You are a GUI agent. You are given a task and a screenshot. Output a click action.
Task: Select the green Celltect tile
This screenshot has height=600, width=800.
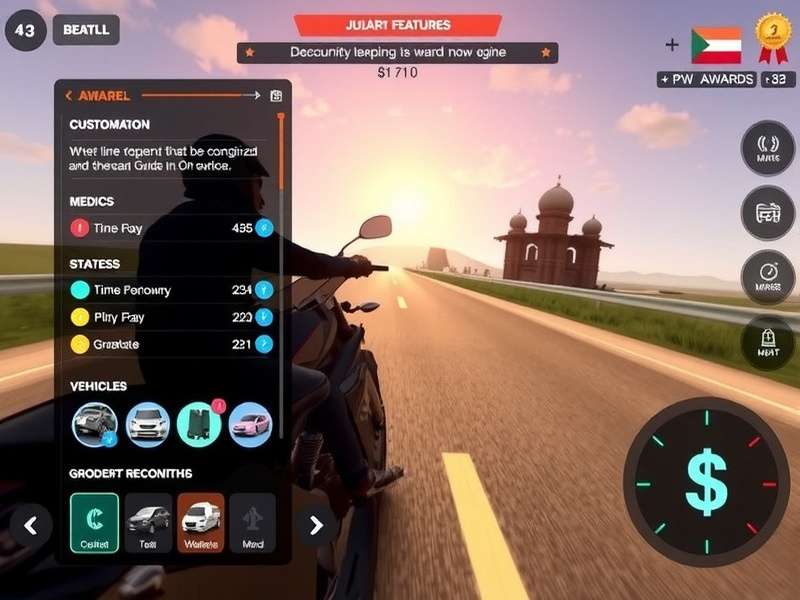(x=95, y=522)
